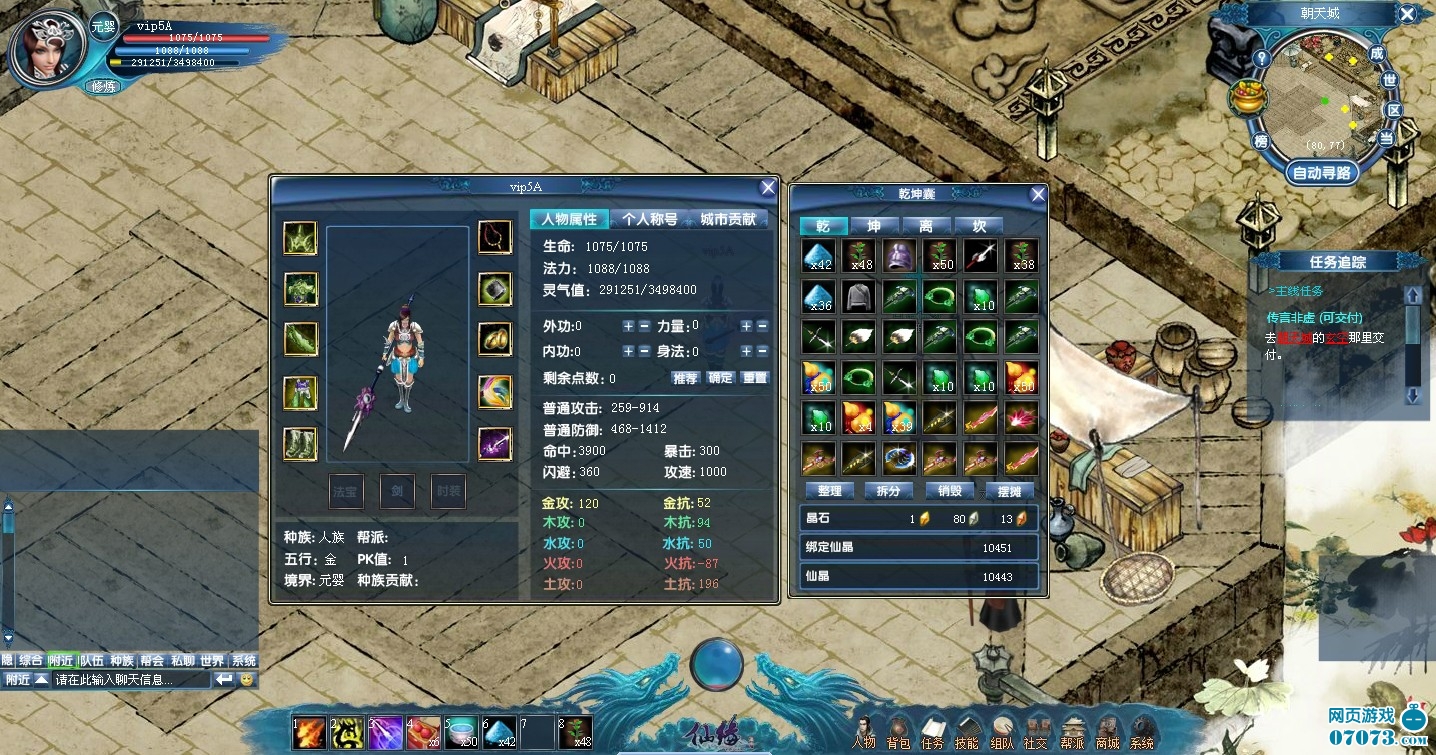
Task: Open the chat emoji picker
Action: click(x=247, y=680)
